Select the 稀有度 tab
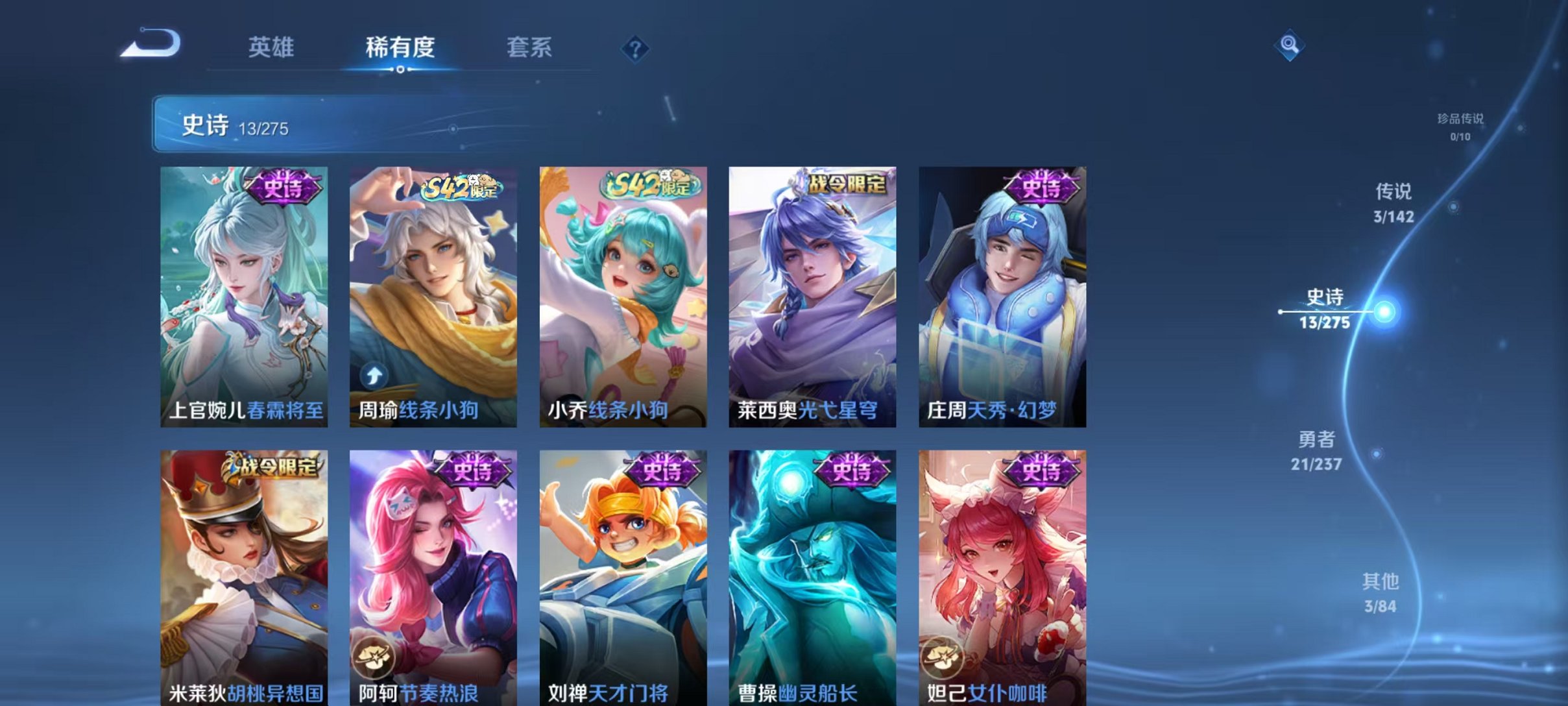1568x706 pixels. (x=400, y=47)
